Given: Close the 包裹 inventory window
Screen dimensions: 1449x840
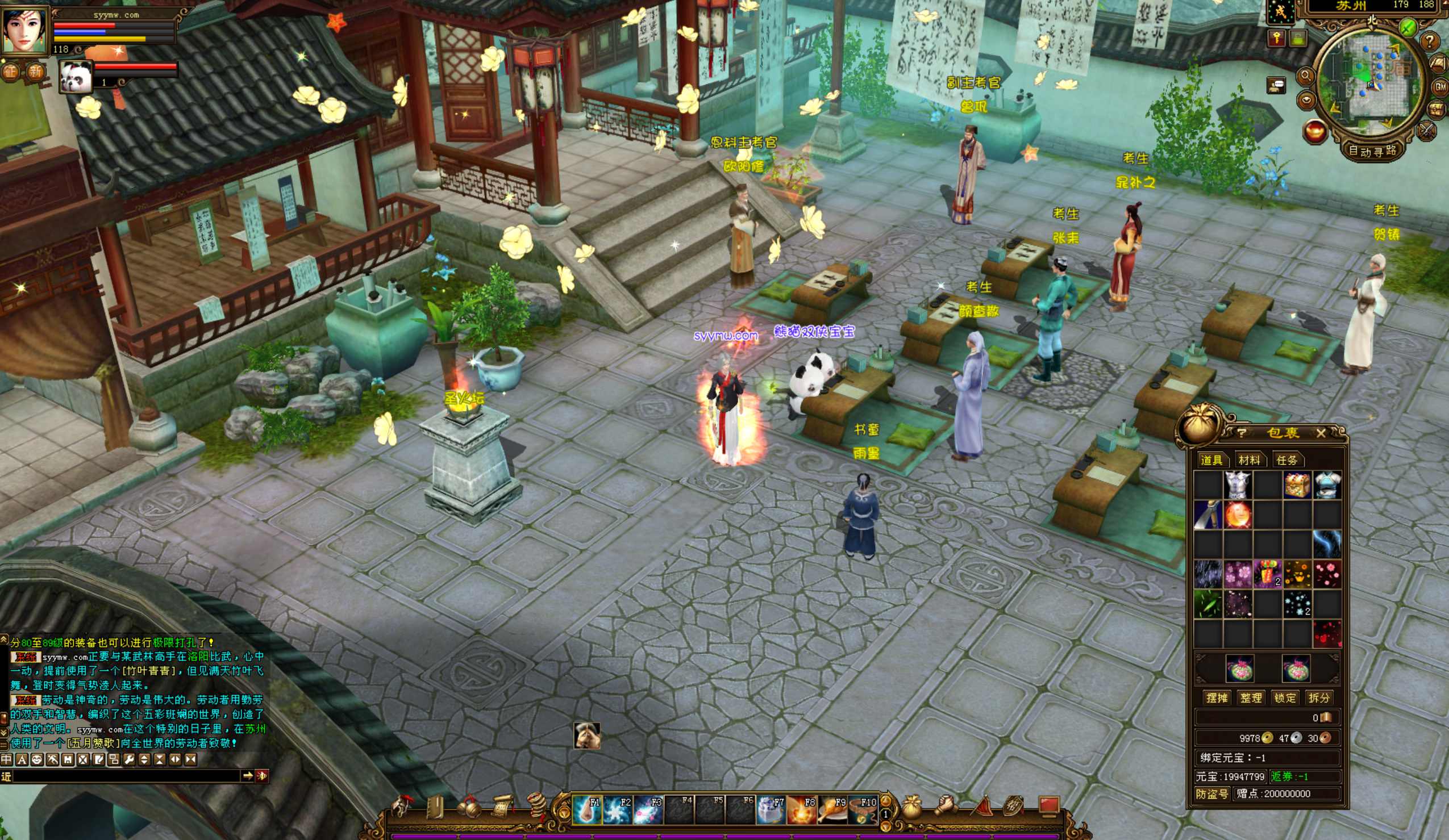Looking at the screenshot, I should (1321, 433).
